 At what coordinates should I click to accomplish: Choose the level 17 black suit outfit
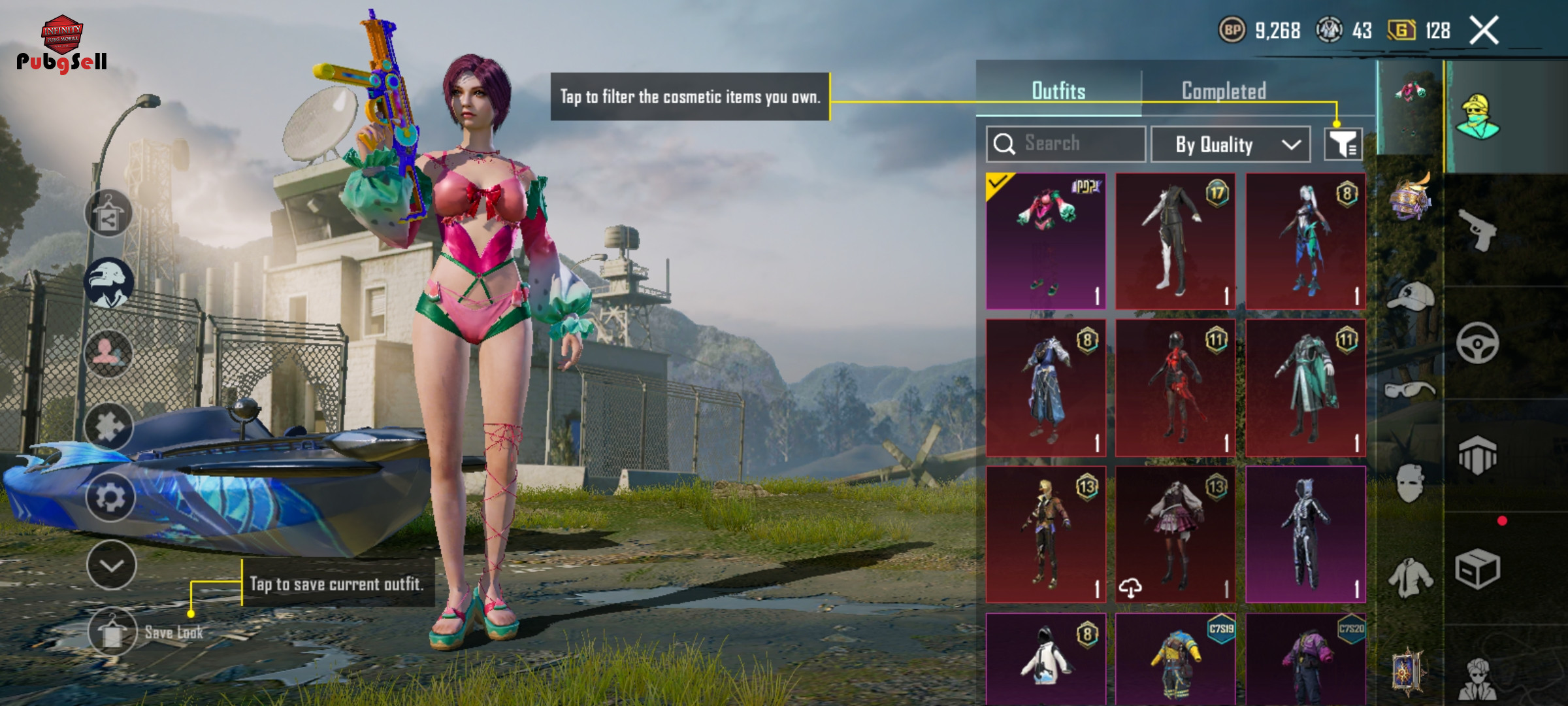coord(1175,241)
